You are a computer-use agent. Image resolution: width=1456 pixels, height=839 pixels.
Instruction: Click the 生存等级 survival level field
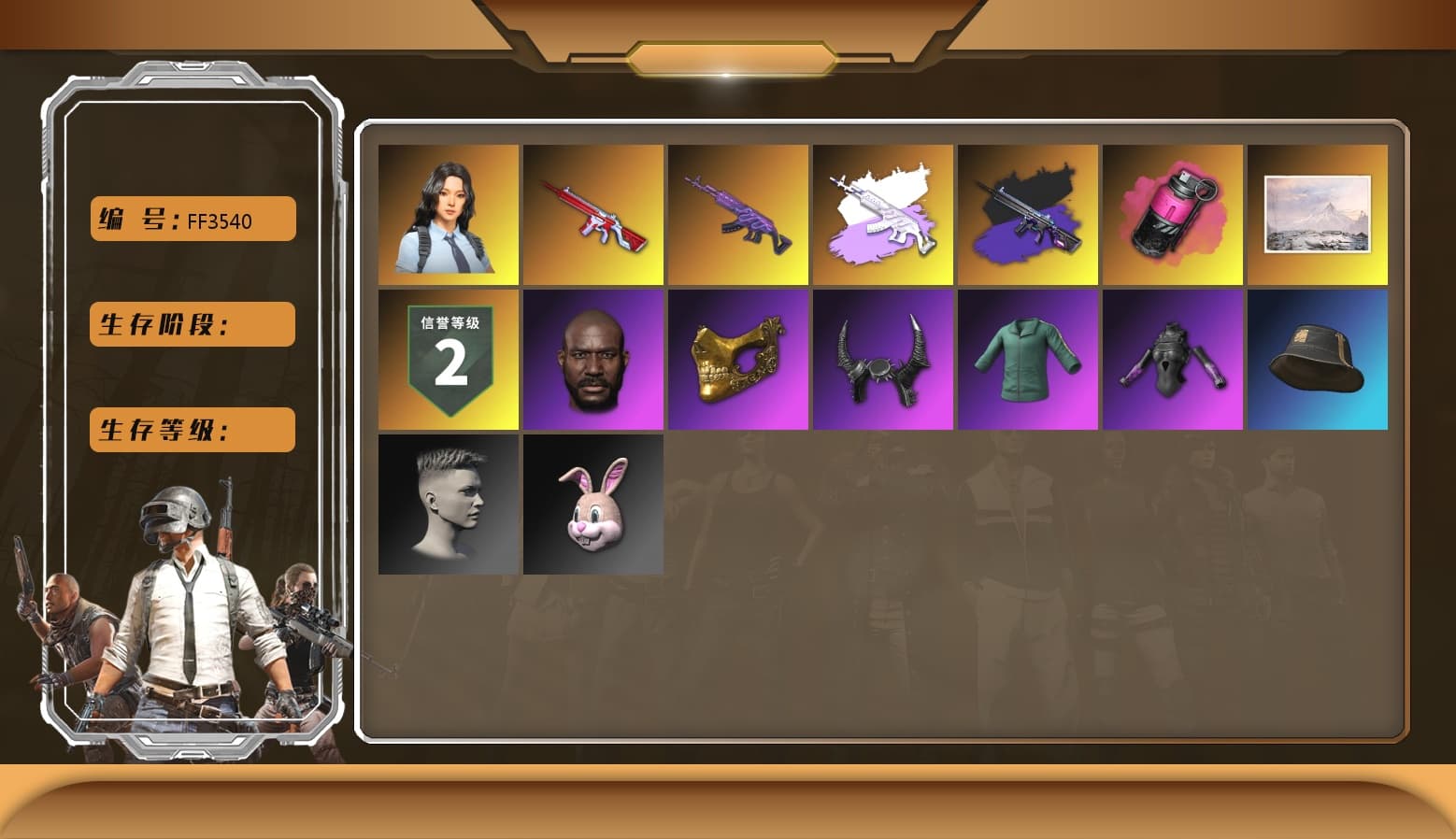pos(192,430)
